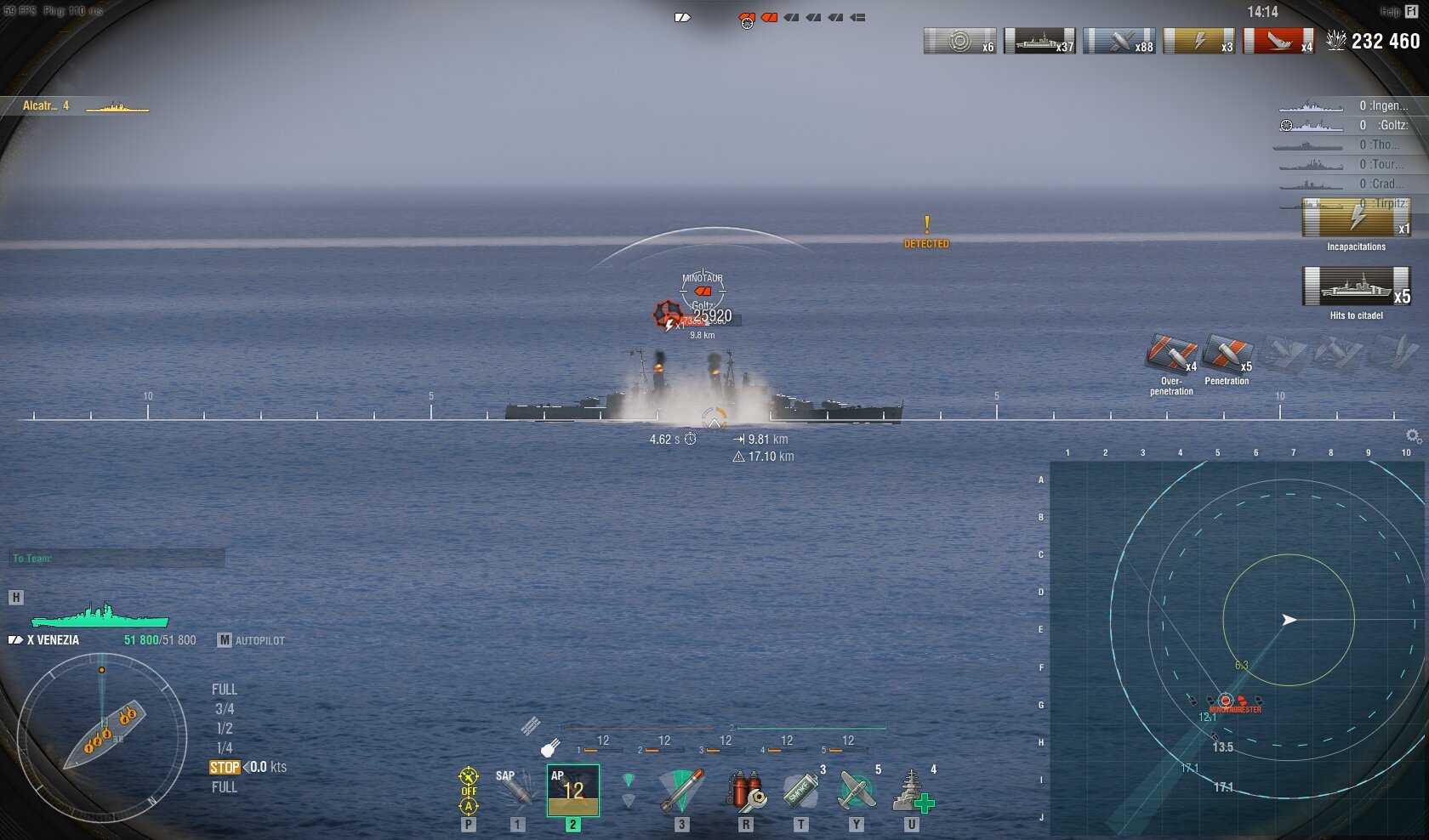Viewport: 1429px width, 840px height.
Task: Click the AUTOPILOT label
Action: click(x=259, y=640)
